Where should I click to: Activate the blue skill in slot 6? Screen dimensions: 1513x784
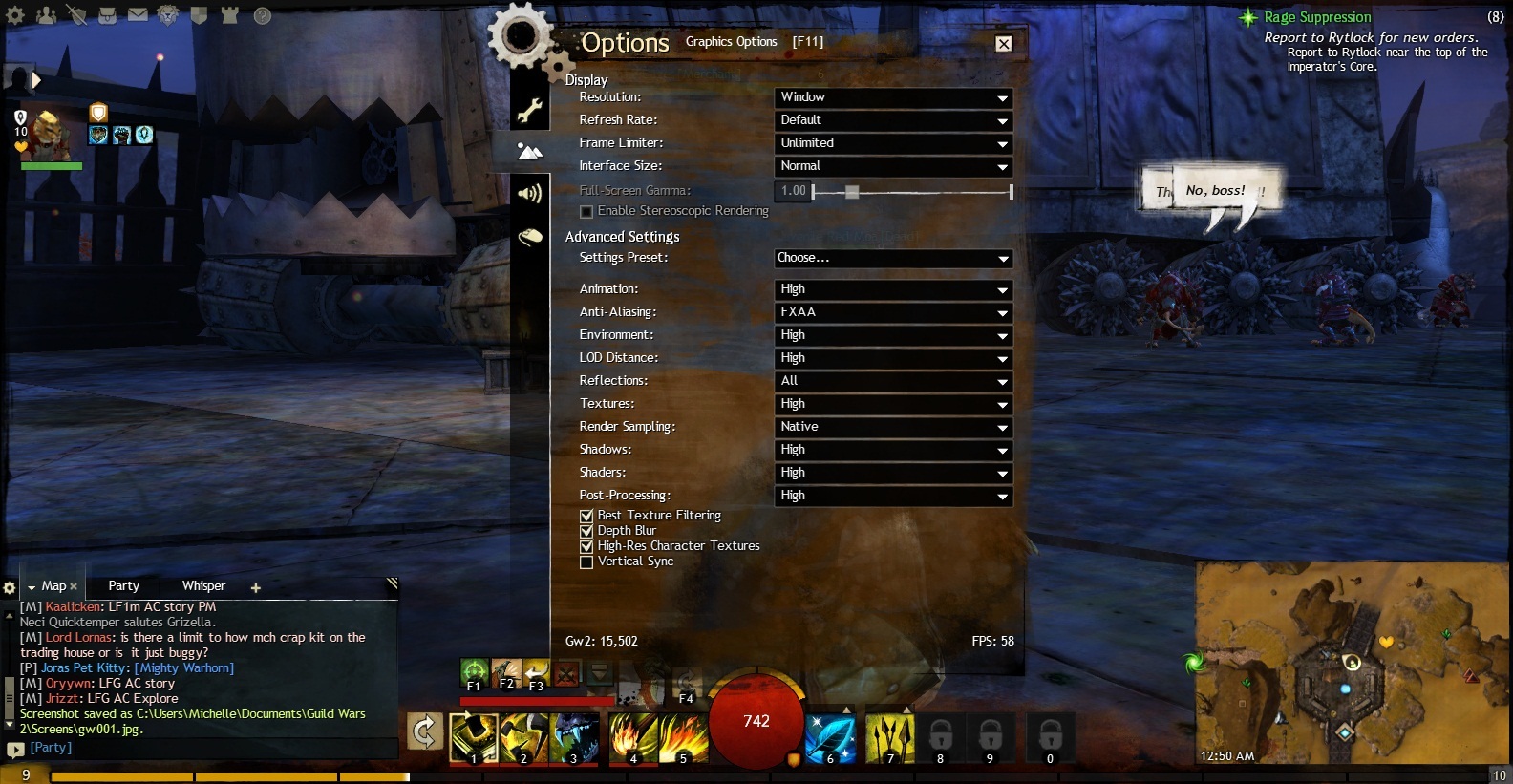[830, 738]
